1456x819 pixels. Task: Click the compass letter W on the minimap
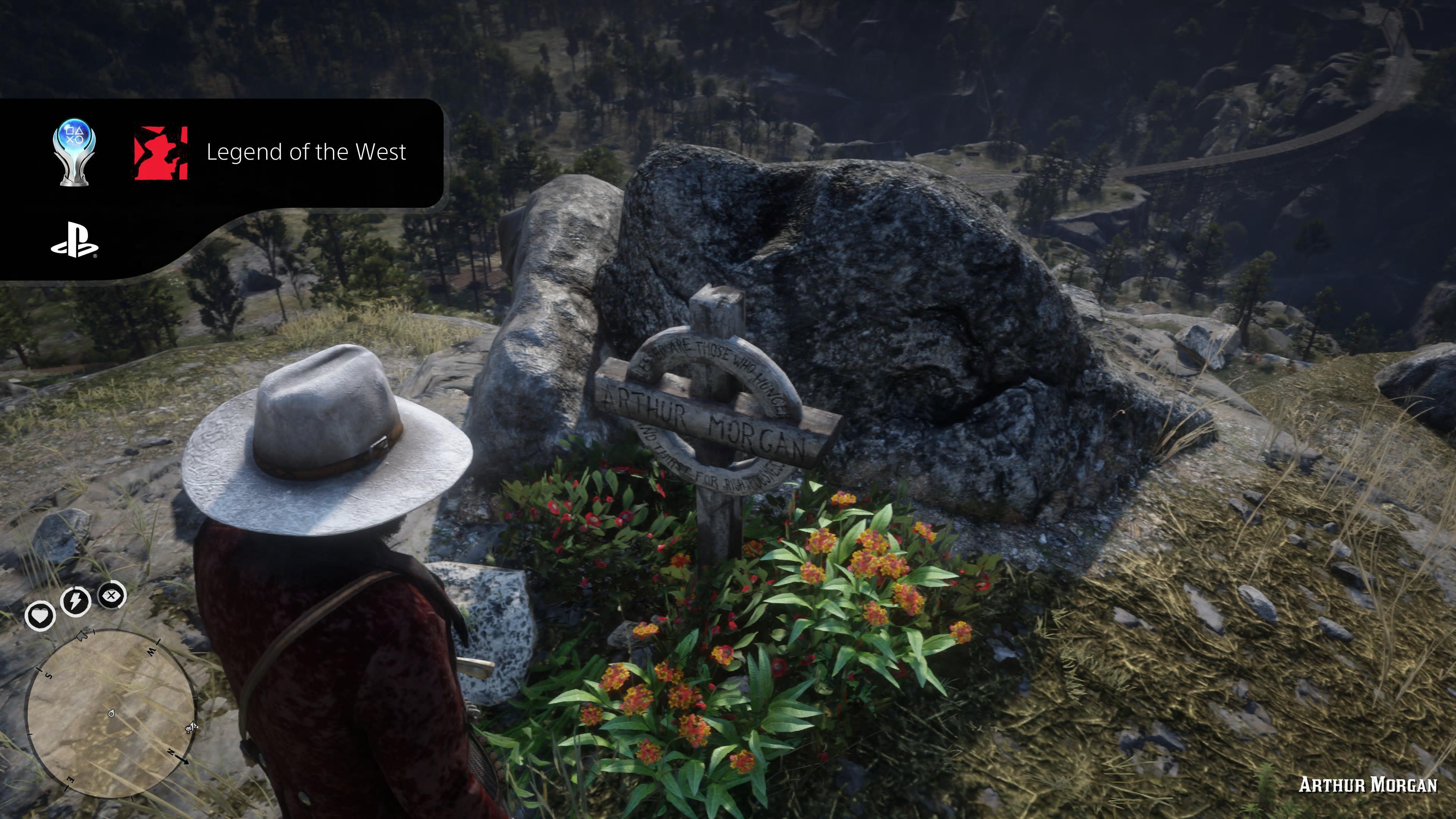(x=152, y=652)
